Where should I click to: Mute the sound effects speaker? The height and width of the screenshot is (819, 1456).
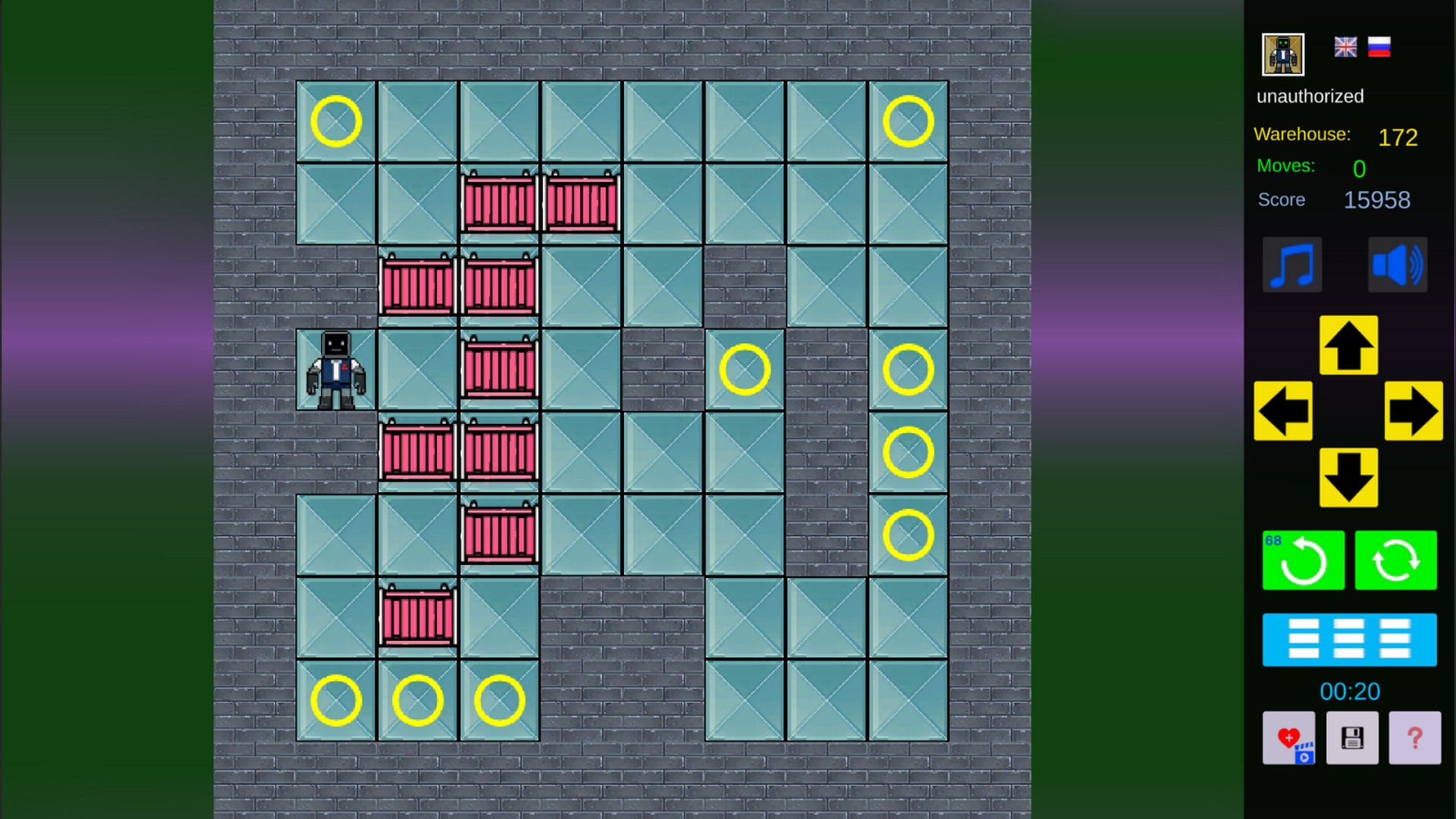point(1398,265)
